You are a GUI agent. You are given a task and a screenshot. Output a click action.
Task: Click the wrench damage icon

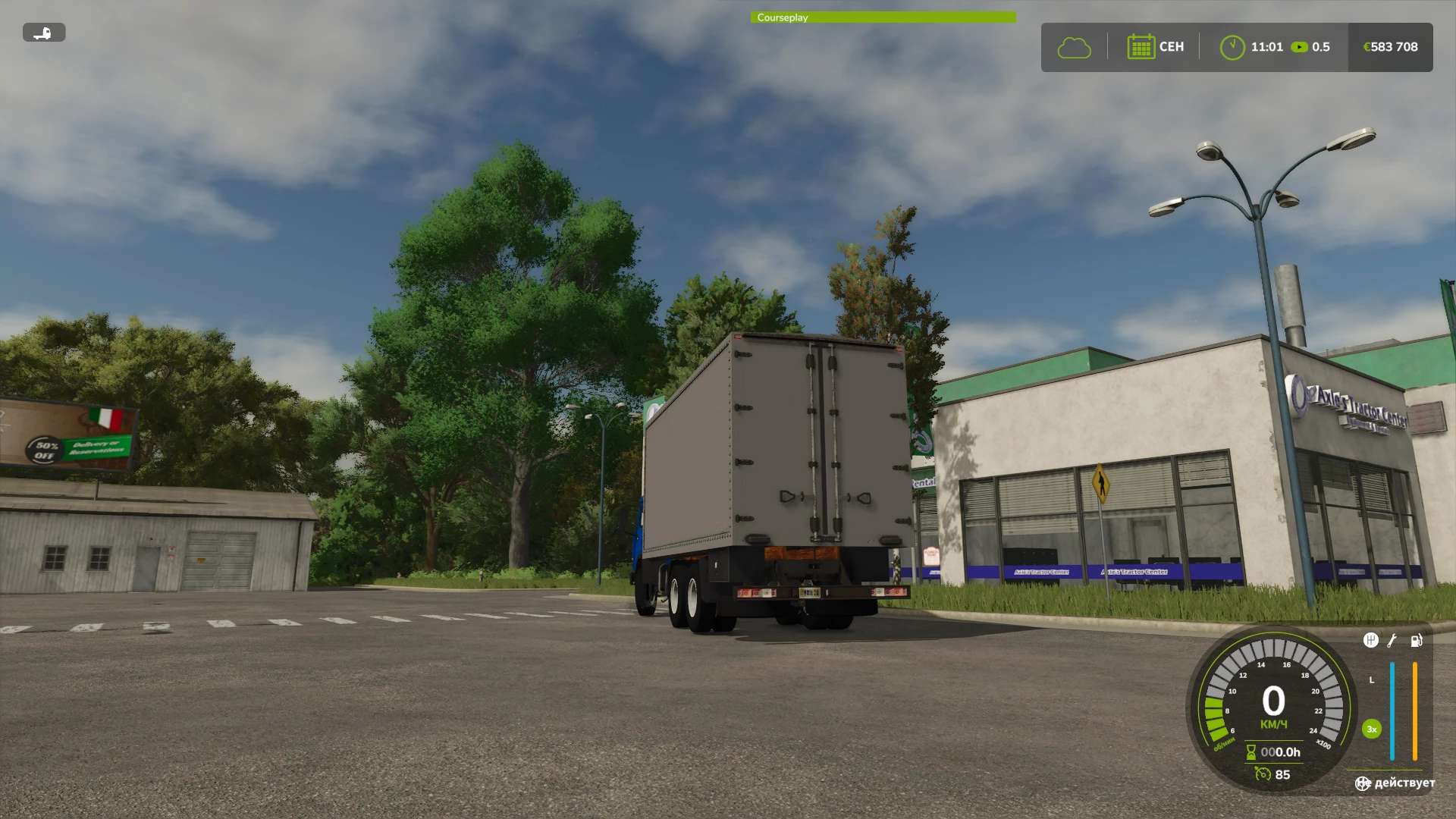(1392, 641)
